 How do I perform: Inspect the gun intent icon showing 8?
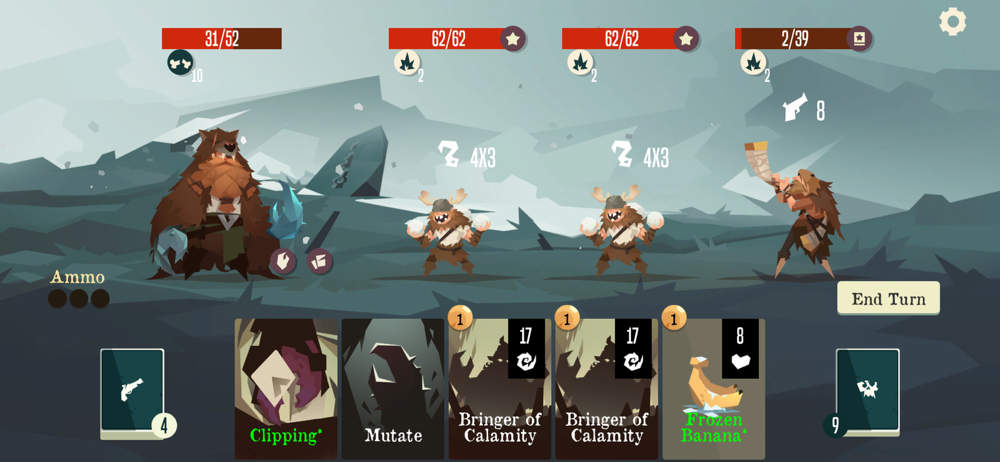point(796,108)
